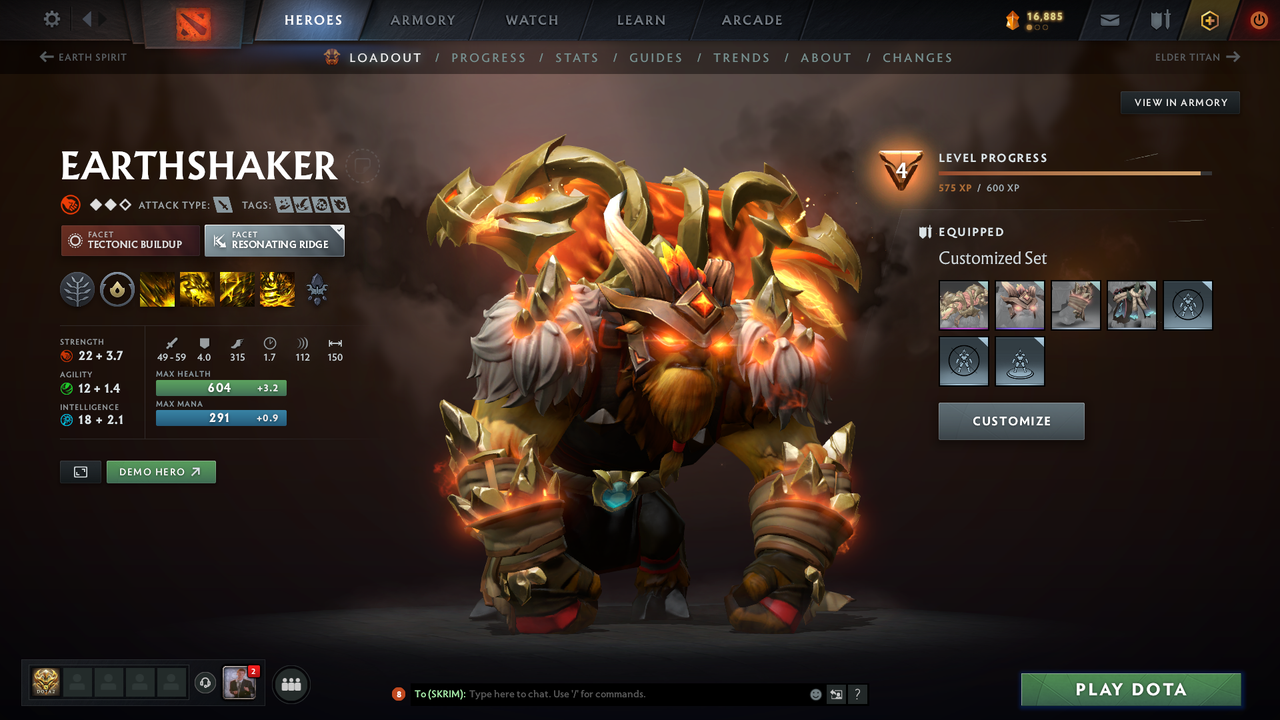Navigate to next hero Elder Titan
The image size is (1280, 720).
1197,57
